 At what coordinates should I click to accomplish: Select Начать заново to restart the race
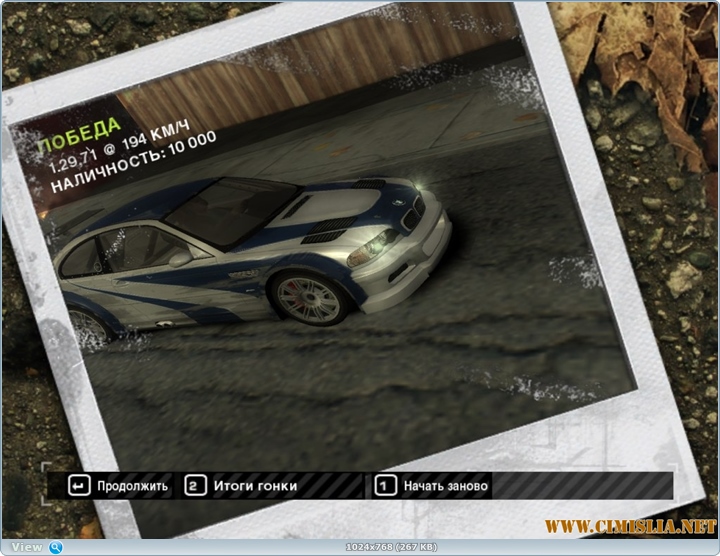[x=432, y=486]
